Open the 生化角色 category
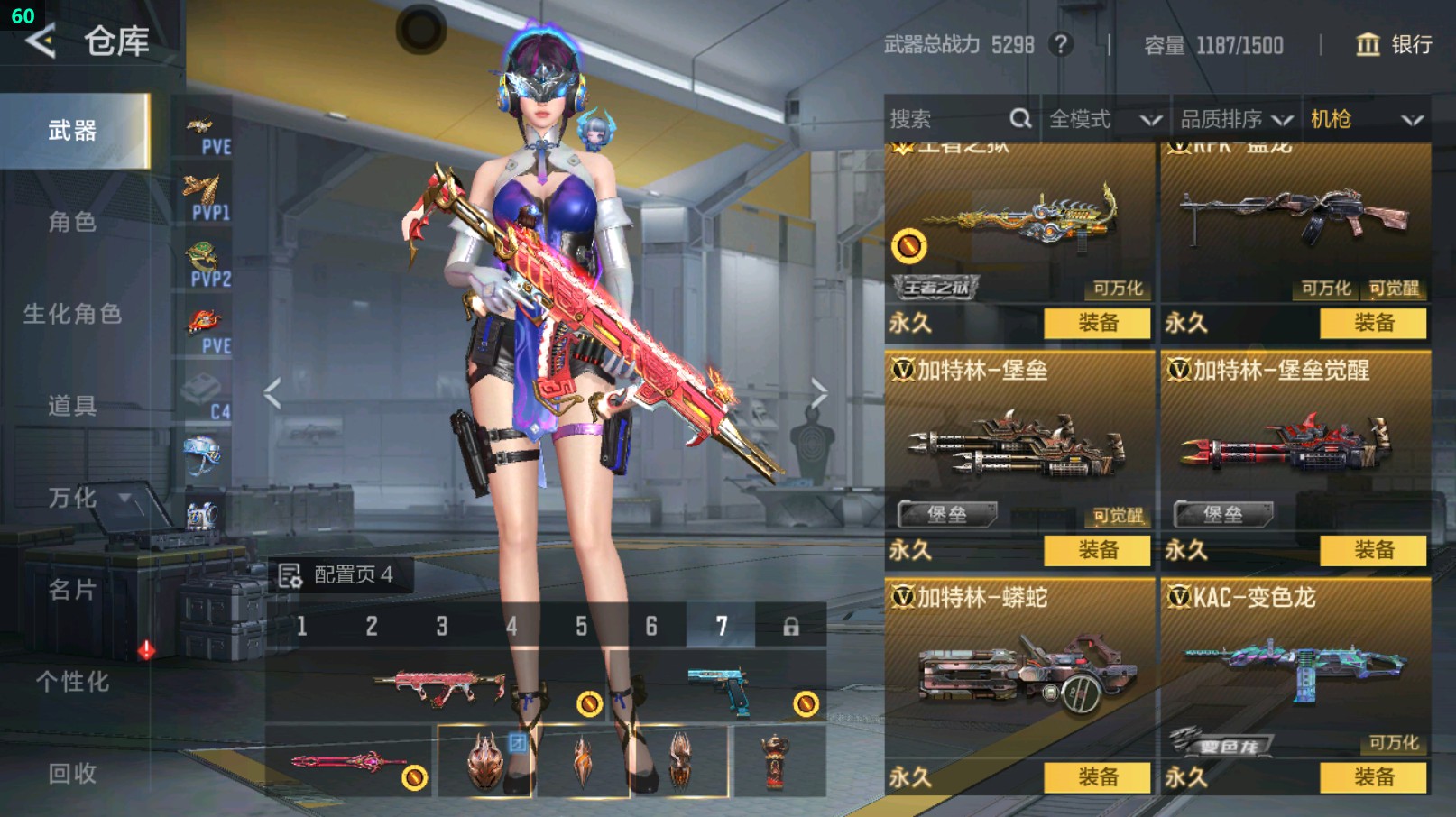 click(x=72, y=314)
